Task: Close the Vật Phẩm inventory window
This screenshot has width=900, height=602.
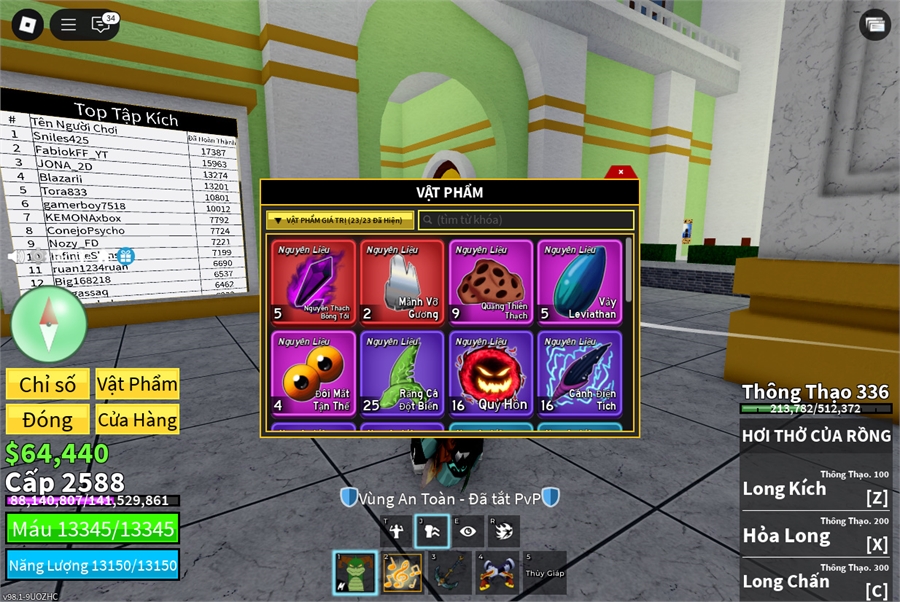Action: click(x=620, y=172)
